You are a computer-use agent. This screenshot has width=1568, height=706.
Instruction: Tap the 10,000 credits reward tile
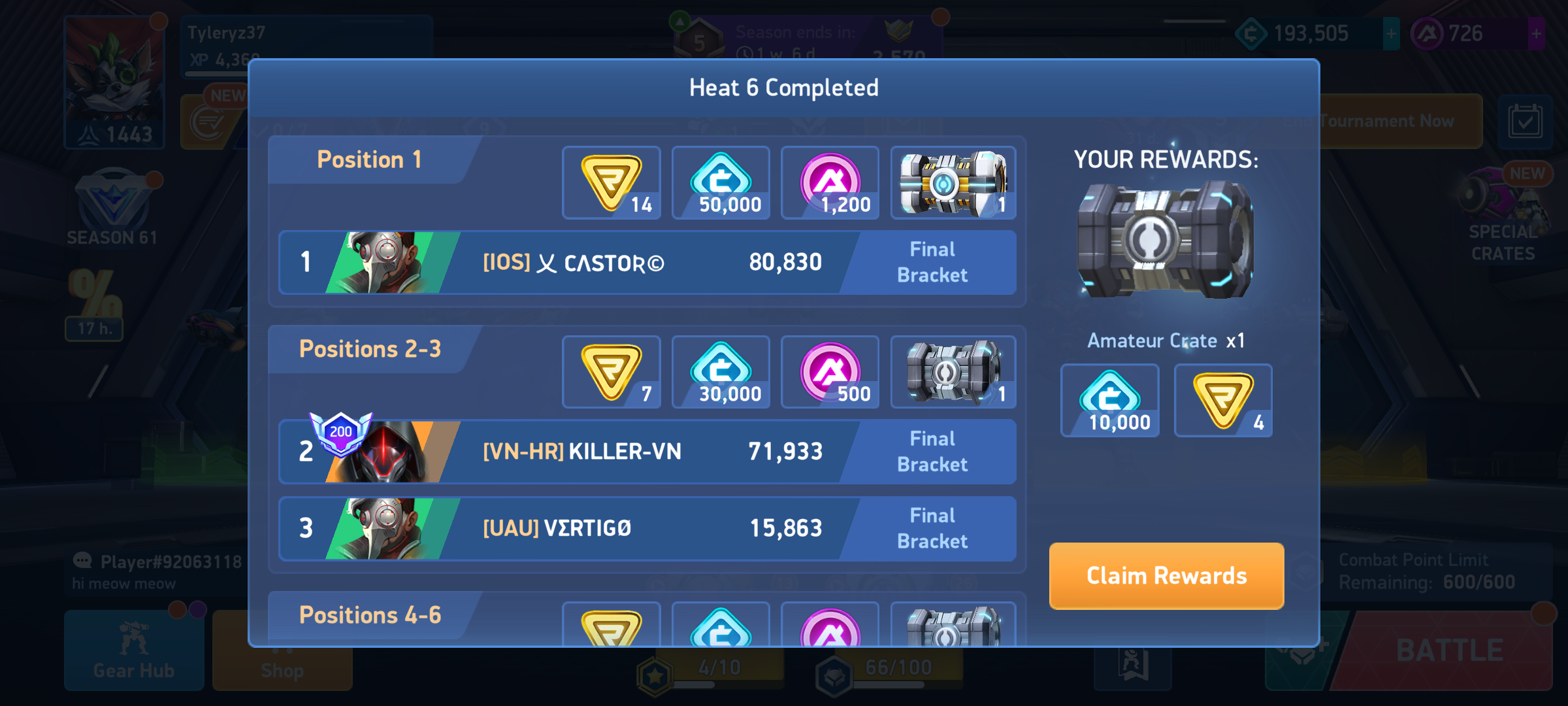1110,401
